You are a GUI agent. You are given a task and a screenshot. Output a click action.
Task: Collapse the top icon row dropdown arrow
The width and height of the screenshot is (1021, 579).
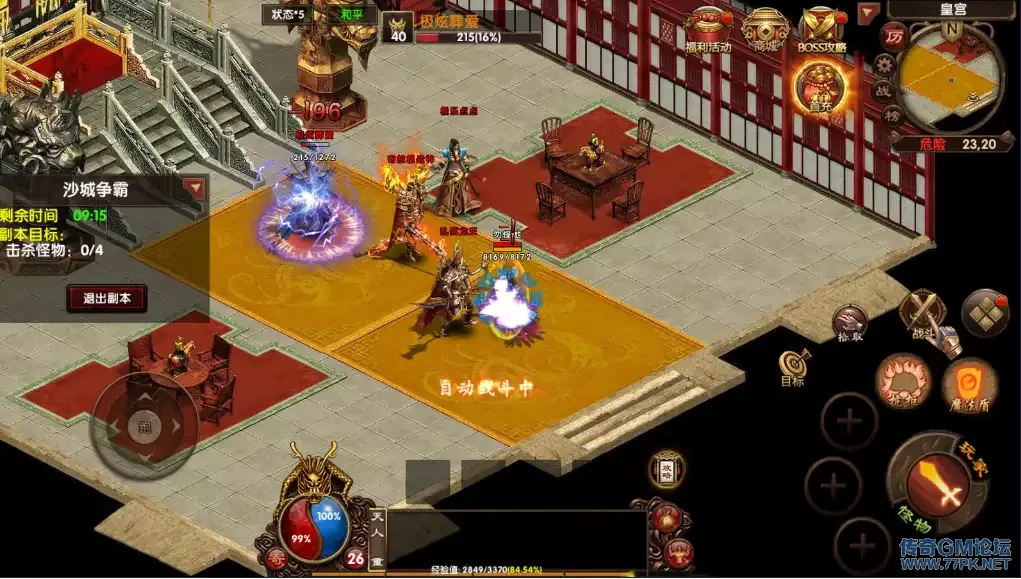[x=868, y=13]
